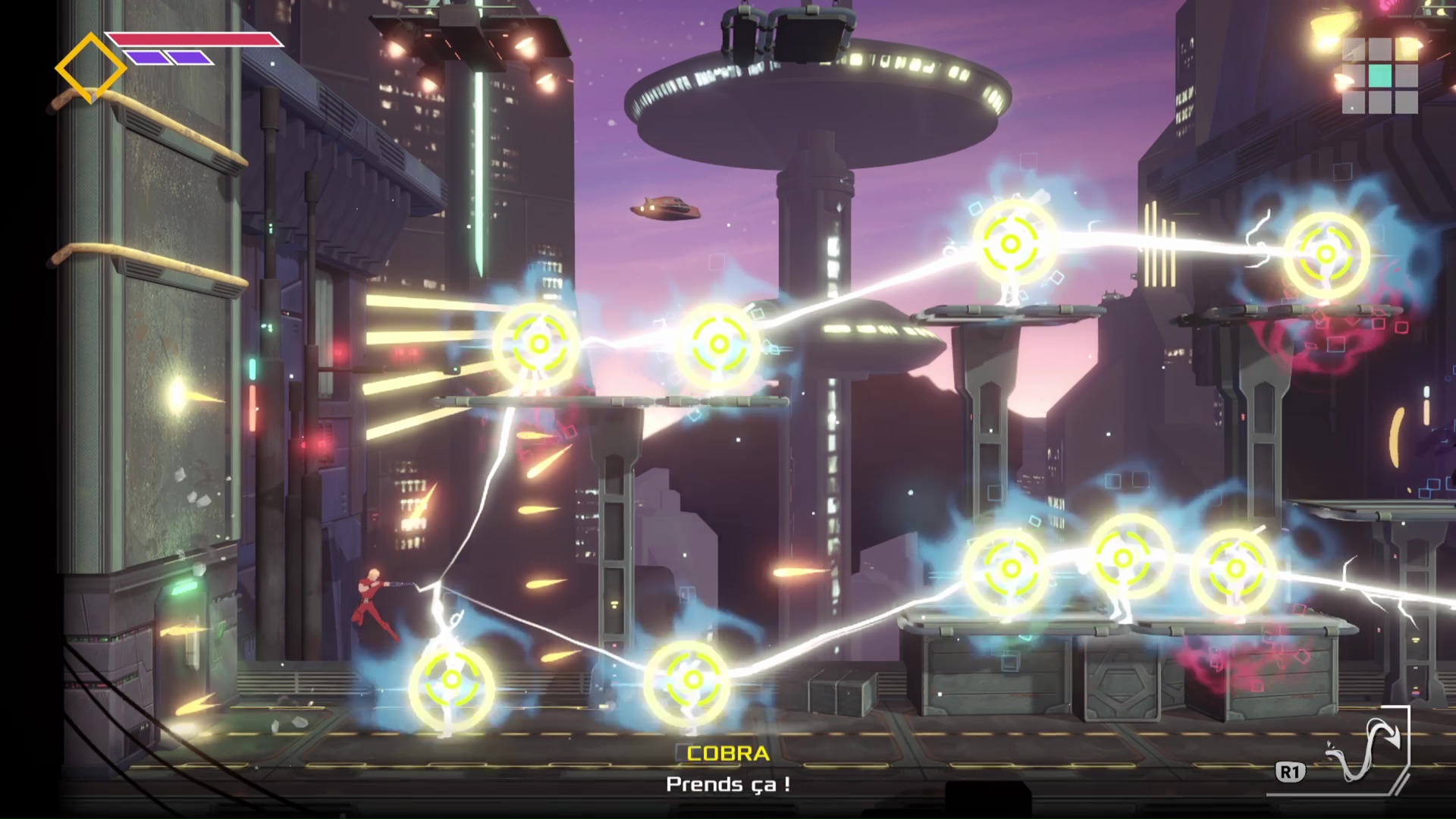
Task: Click the purple energy gauge segments
Action: tap(171, 57)
